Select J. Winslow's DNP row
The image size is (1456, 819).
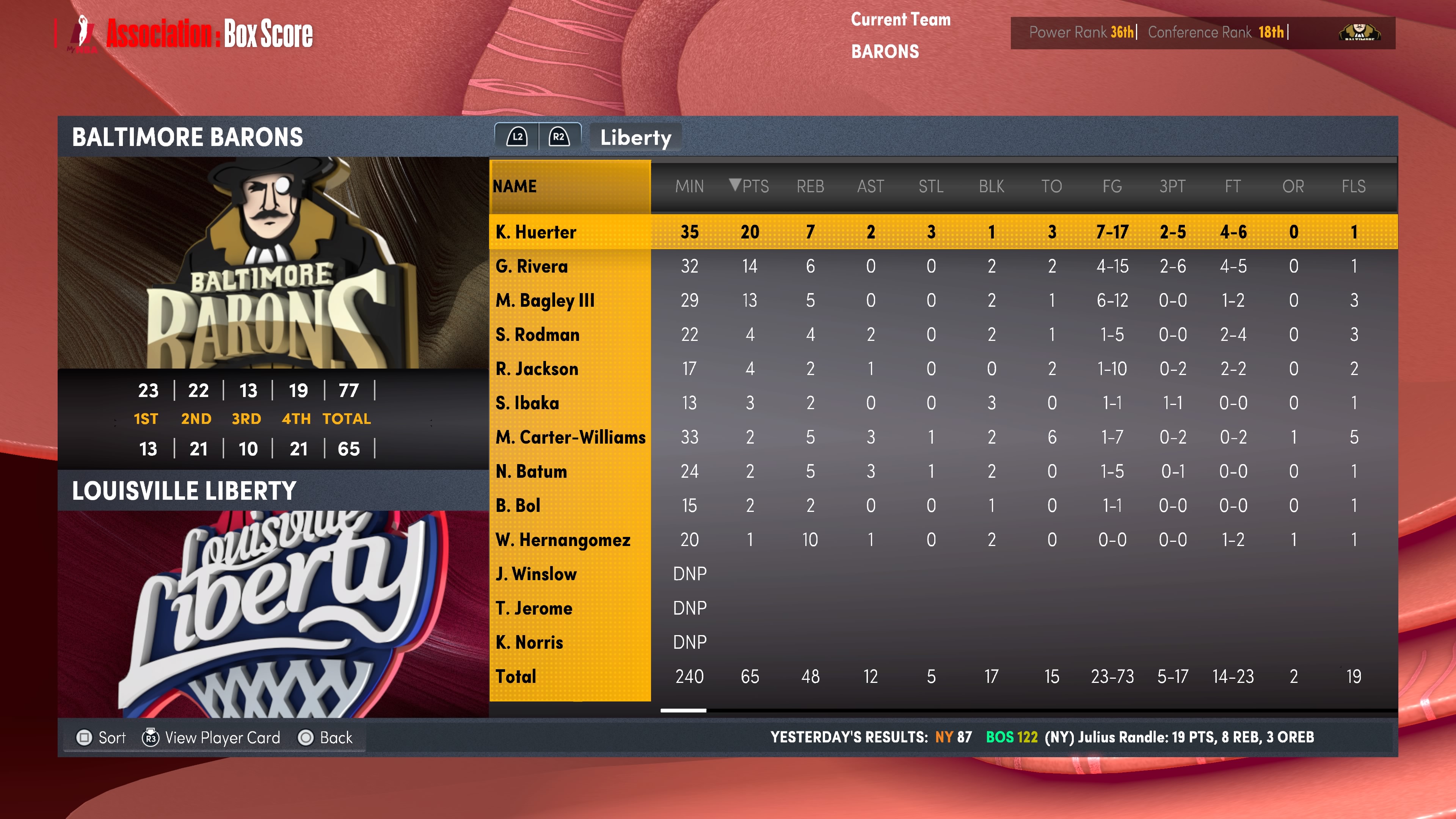pos(536,574)
